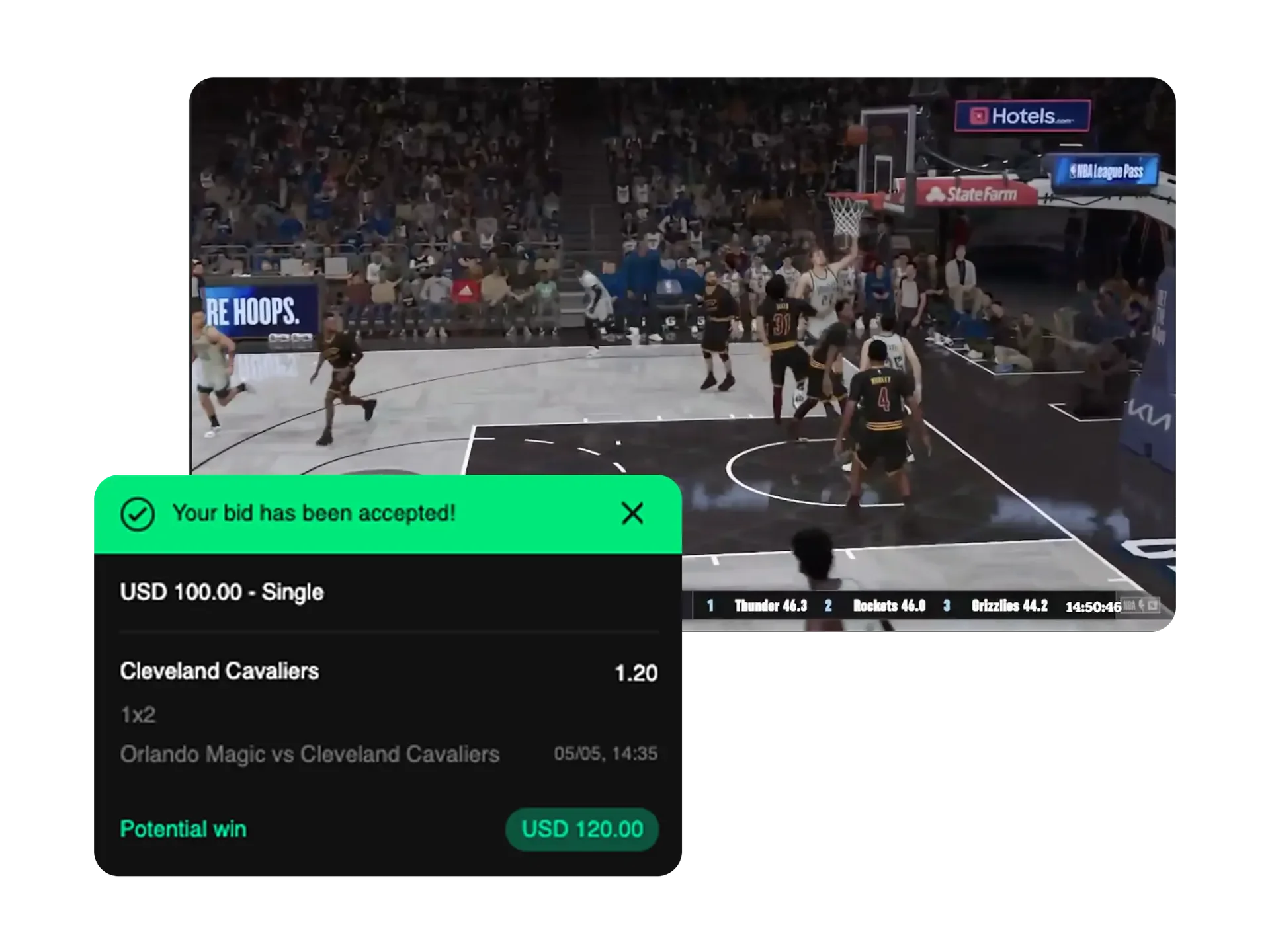Click the Potential win label
Screen dimensions: 1270x952
click(x=183, y=829)
